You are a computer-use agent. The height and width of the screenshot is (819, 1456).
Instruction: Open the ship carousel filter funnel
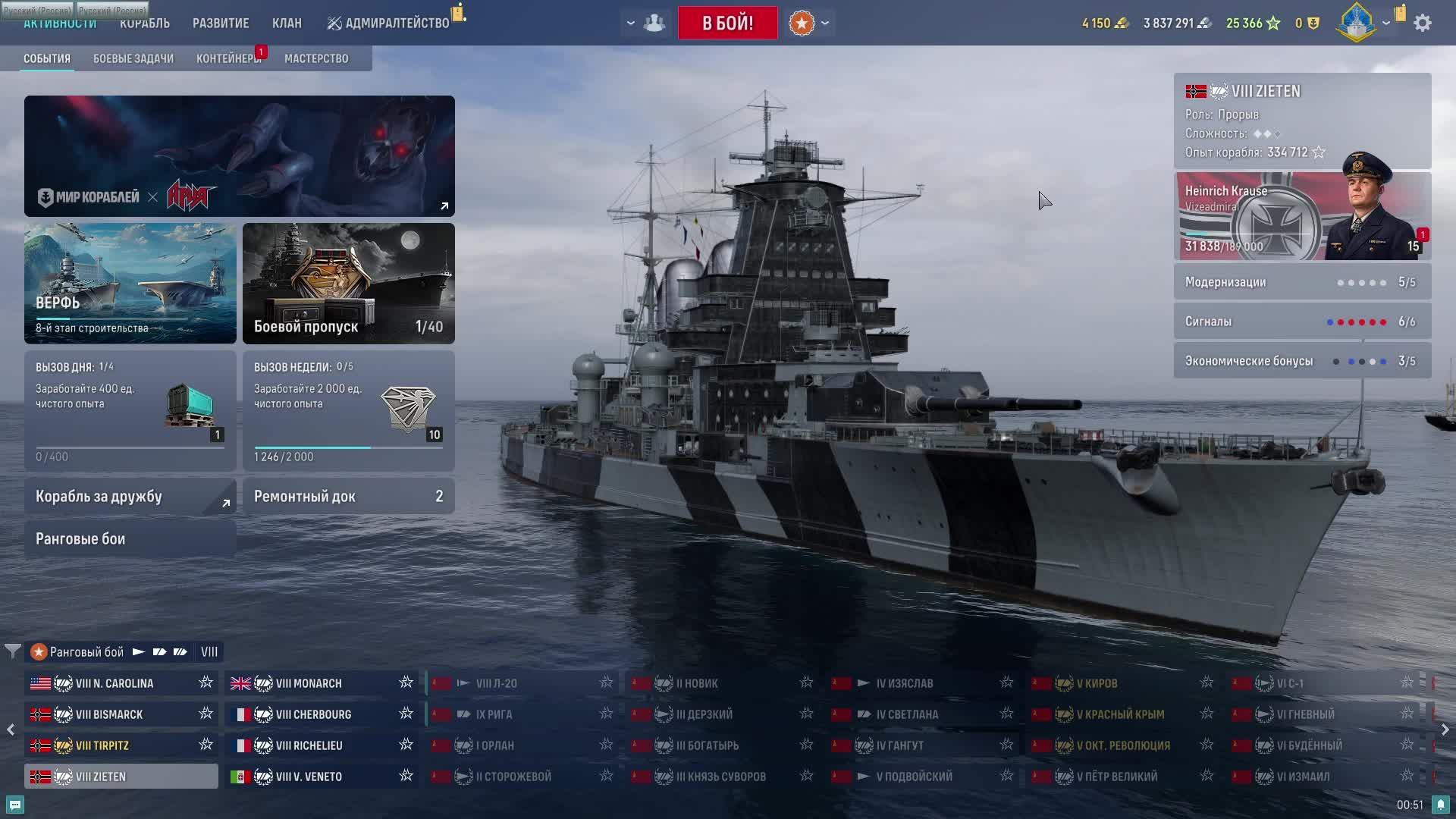coord(13,651)
